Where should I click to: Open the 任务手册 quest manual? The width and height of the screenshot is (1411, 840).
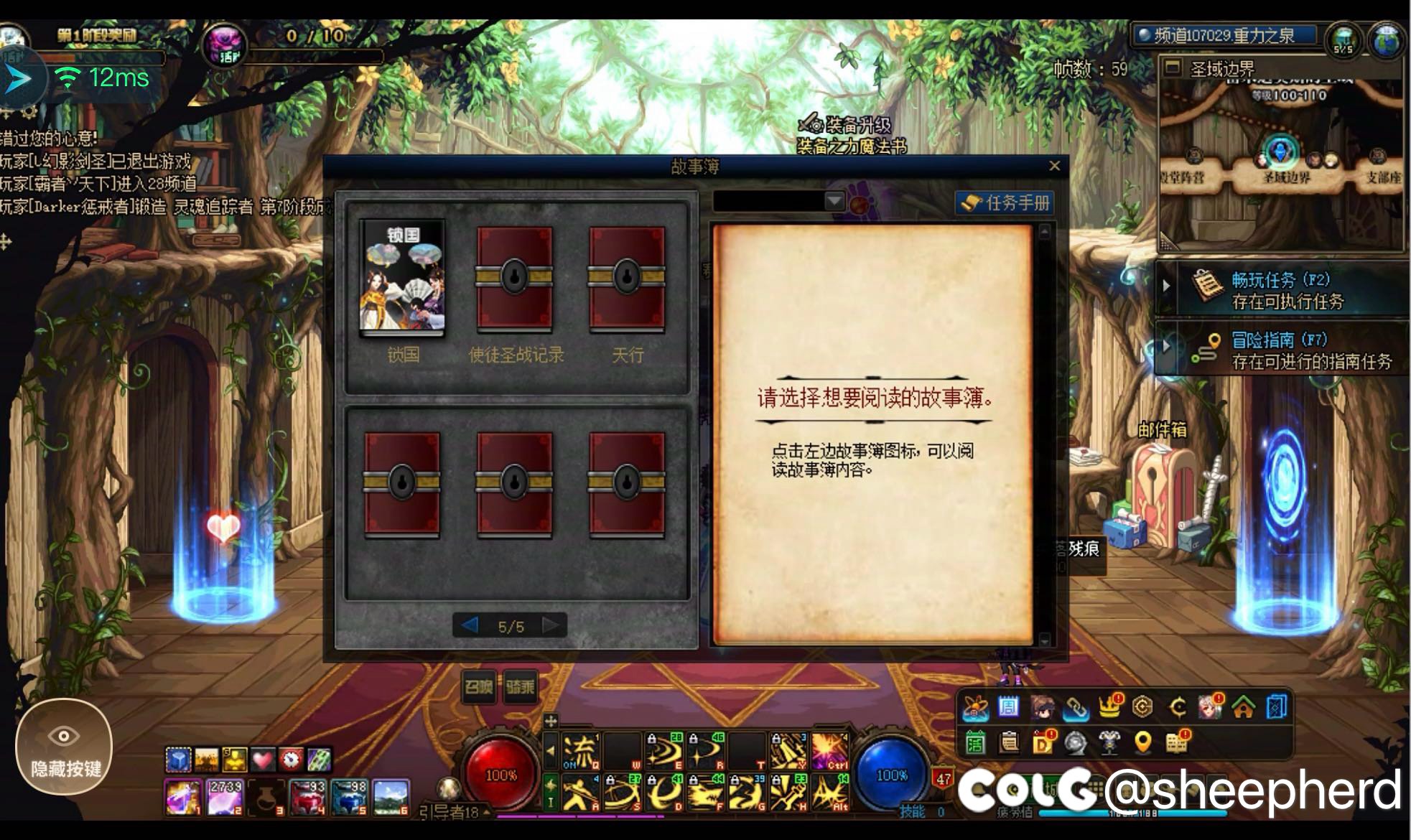pos(1005,203)
